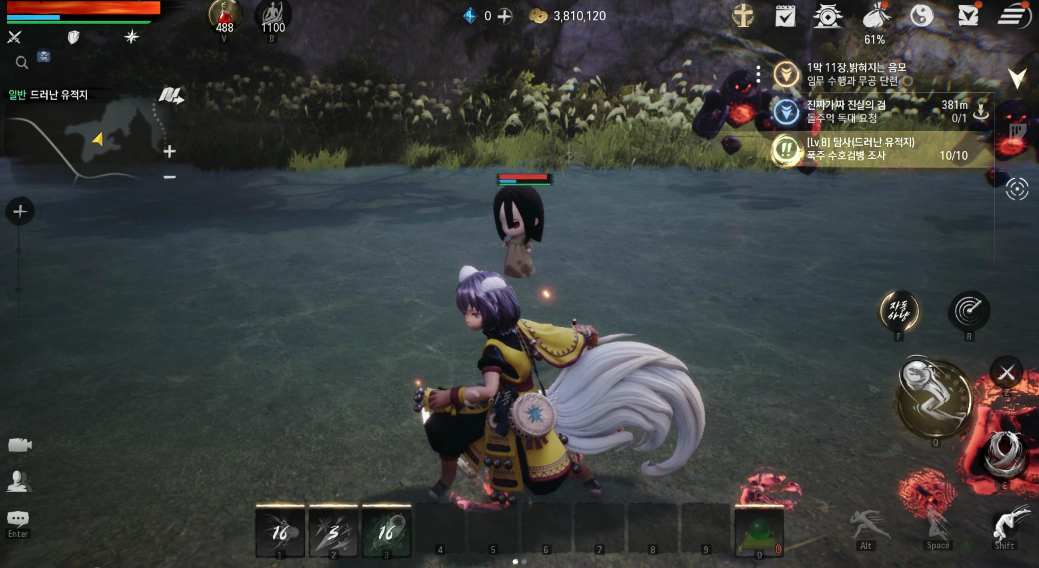Image resolution: width=1039 pixels, height=568 pixels.
Task: Zoom out on the minimap
Action: [x=169, y=177]
